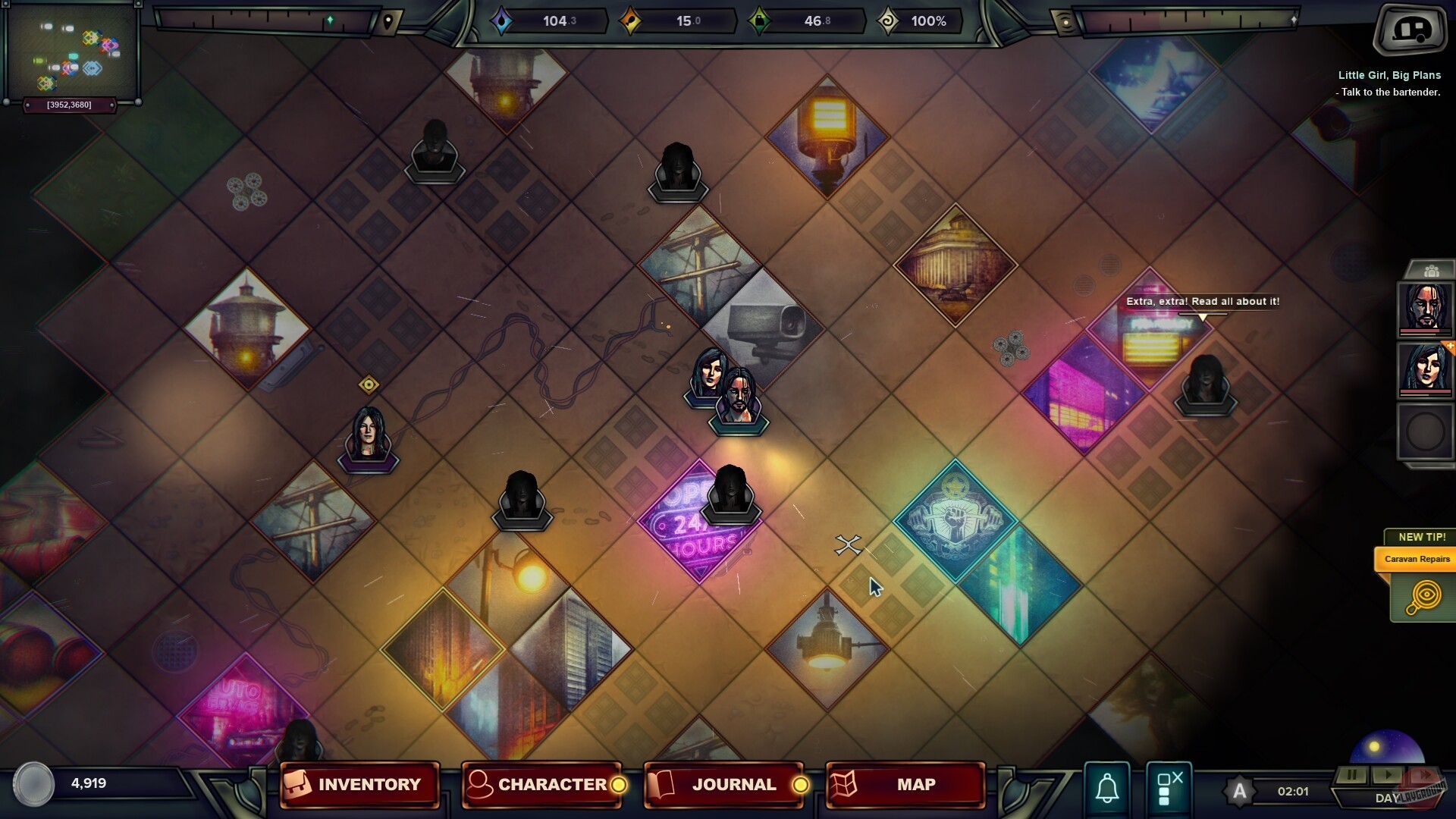
Task: Pause the game with the pause toggle
Action: (1351, 775)
